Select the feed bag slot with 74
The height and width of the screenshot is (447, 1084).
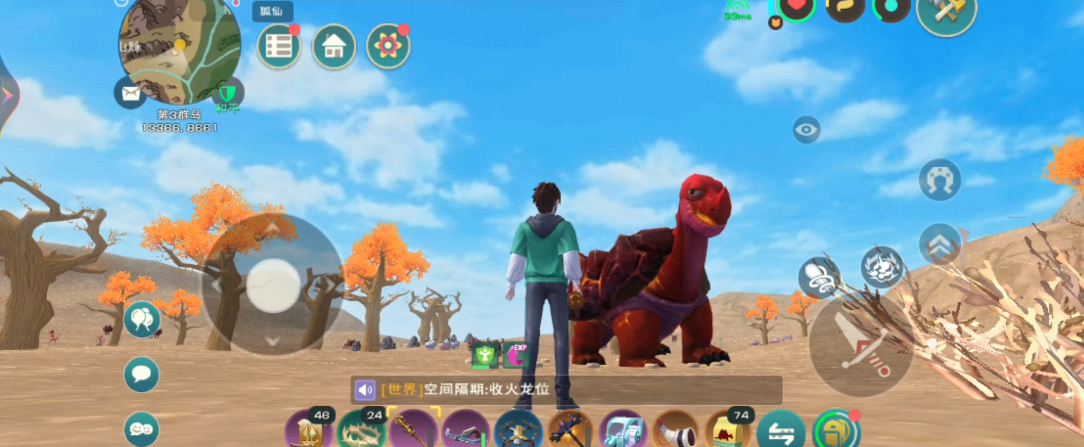click(x=729, y=431)
